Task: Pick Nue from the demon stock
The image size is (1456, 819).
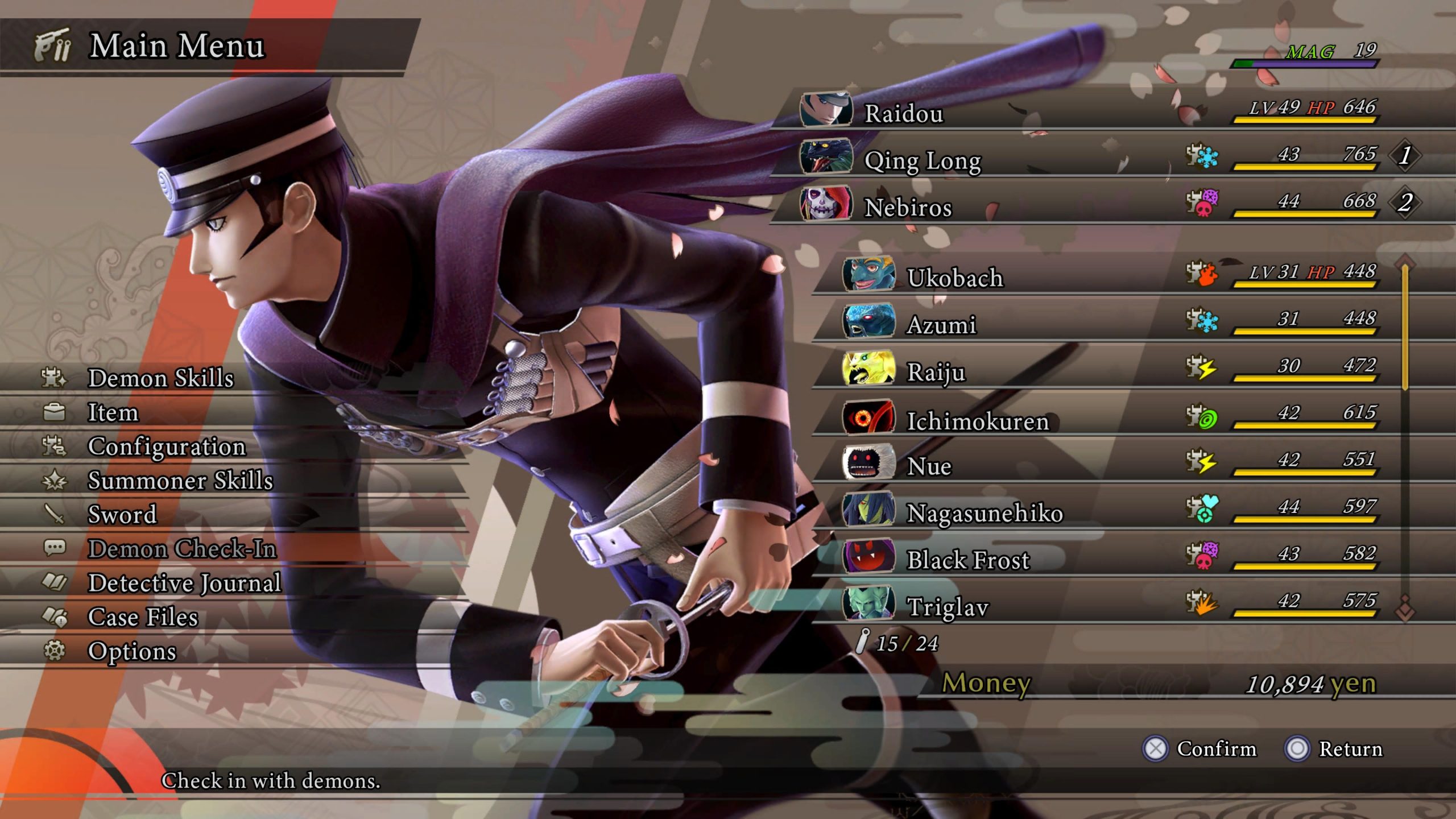Action: pos(929,466)
